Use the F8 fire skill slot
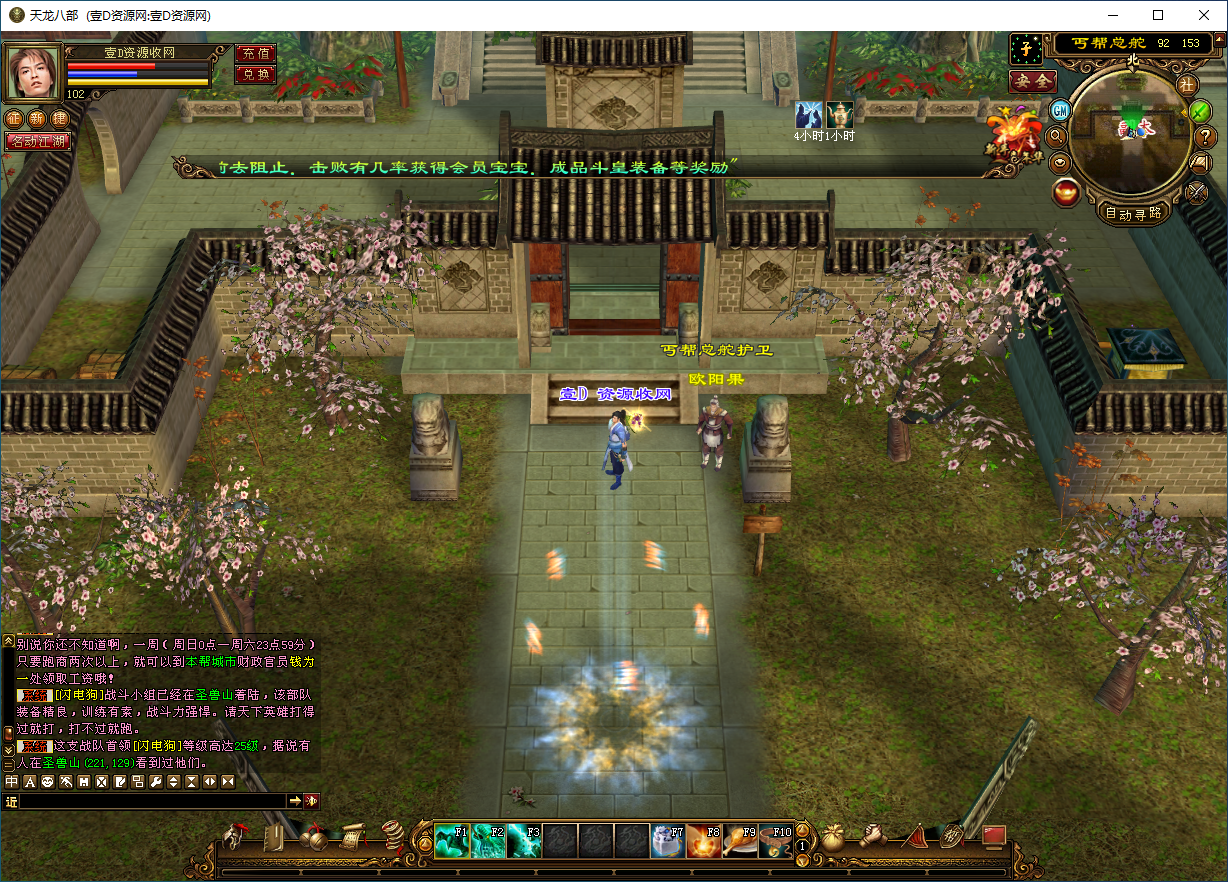The width and height of the screenshot is (1228, 882). tap(704, 842)
